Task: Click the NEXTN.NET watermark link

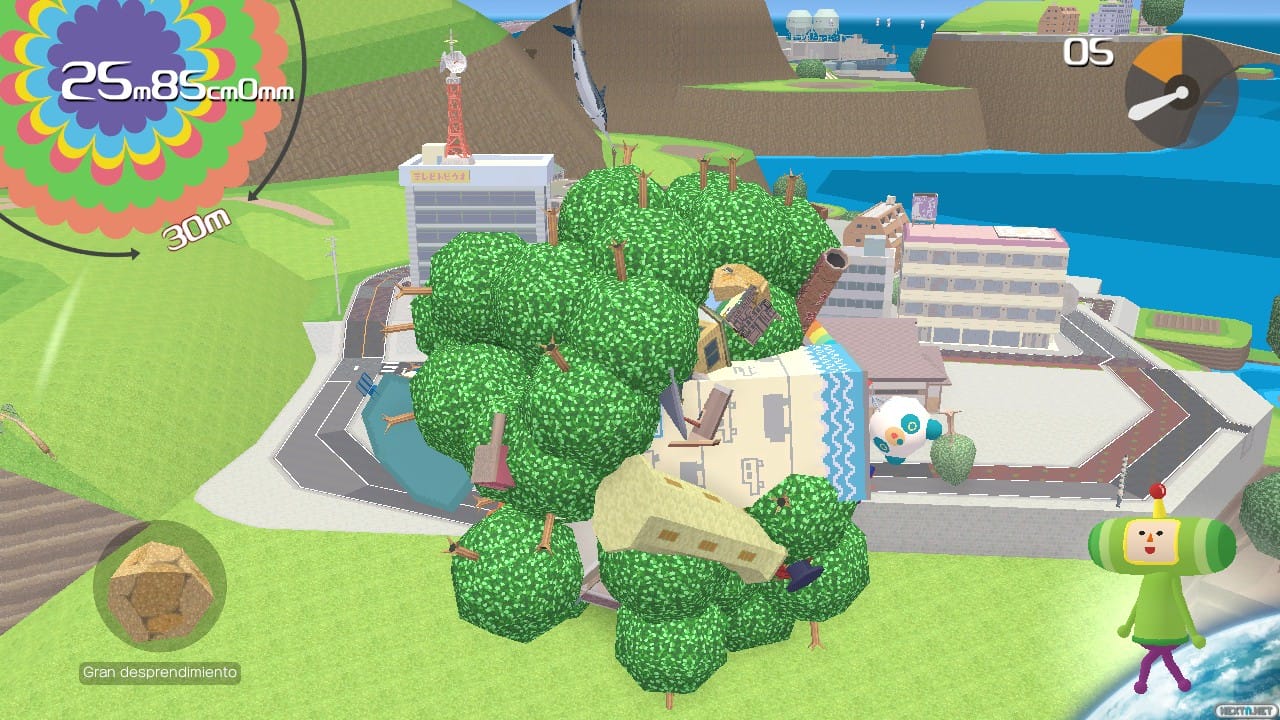Action: [x=1243, y=712]
